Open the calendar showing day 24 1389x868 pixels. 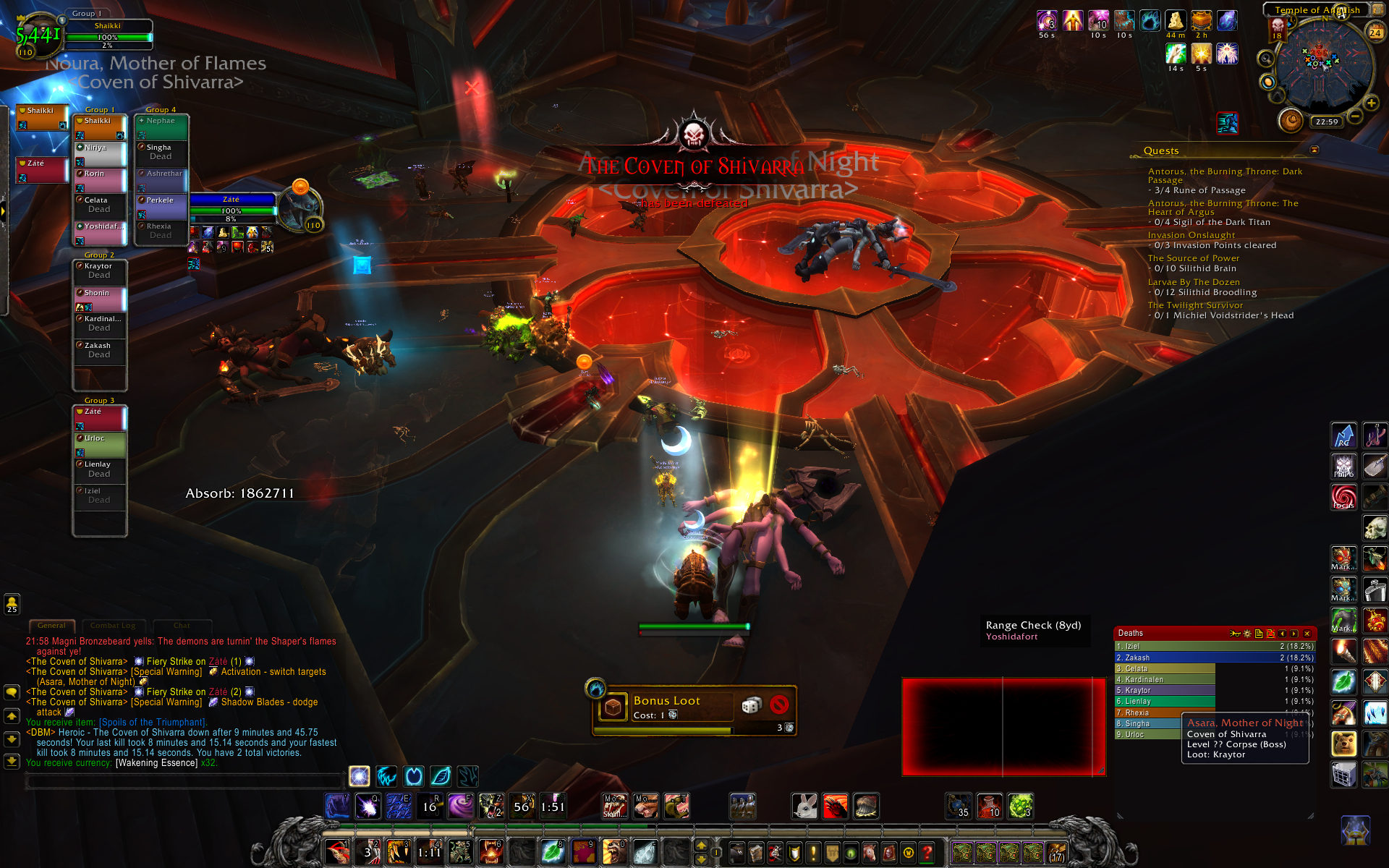pos(1375,33)
